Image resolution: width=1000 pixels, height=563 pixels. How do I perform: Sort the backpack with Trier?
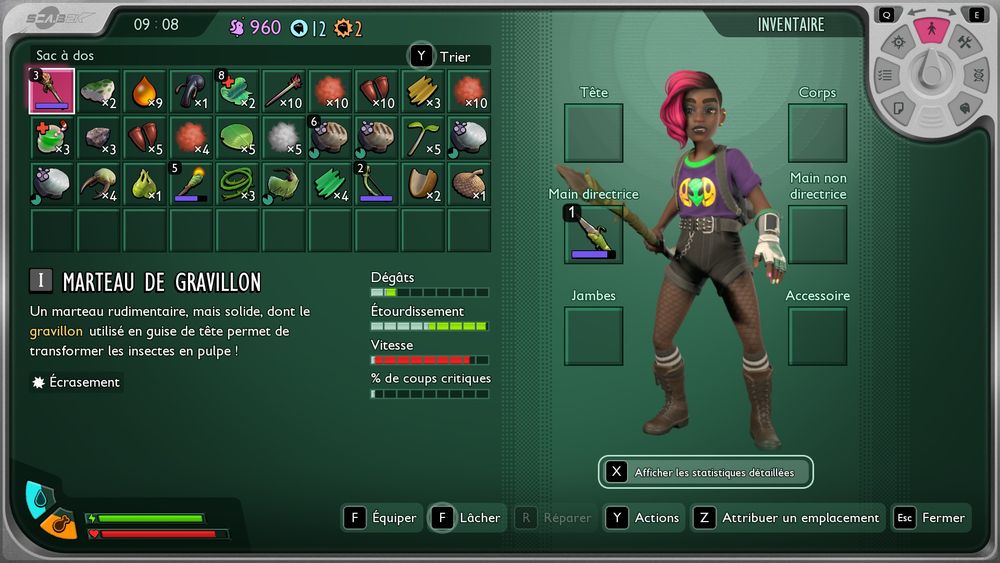pyautogui.click(x=450, y=57)
